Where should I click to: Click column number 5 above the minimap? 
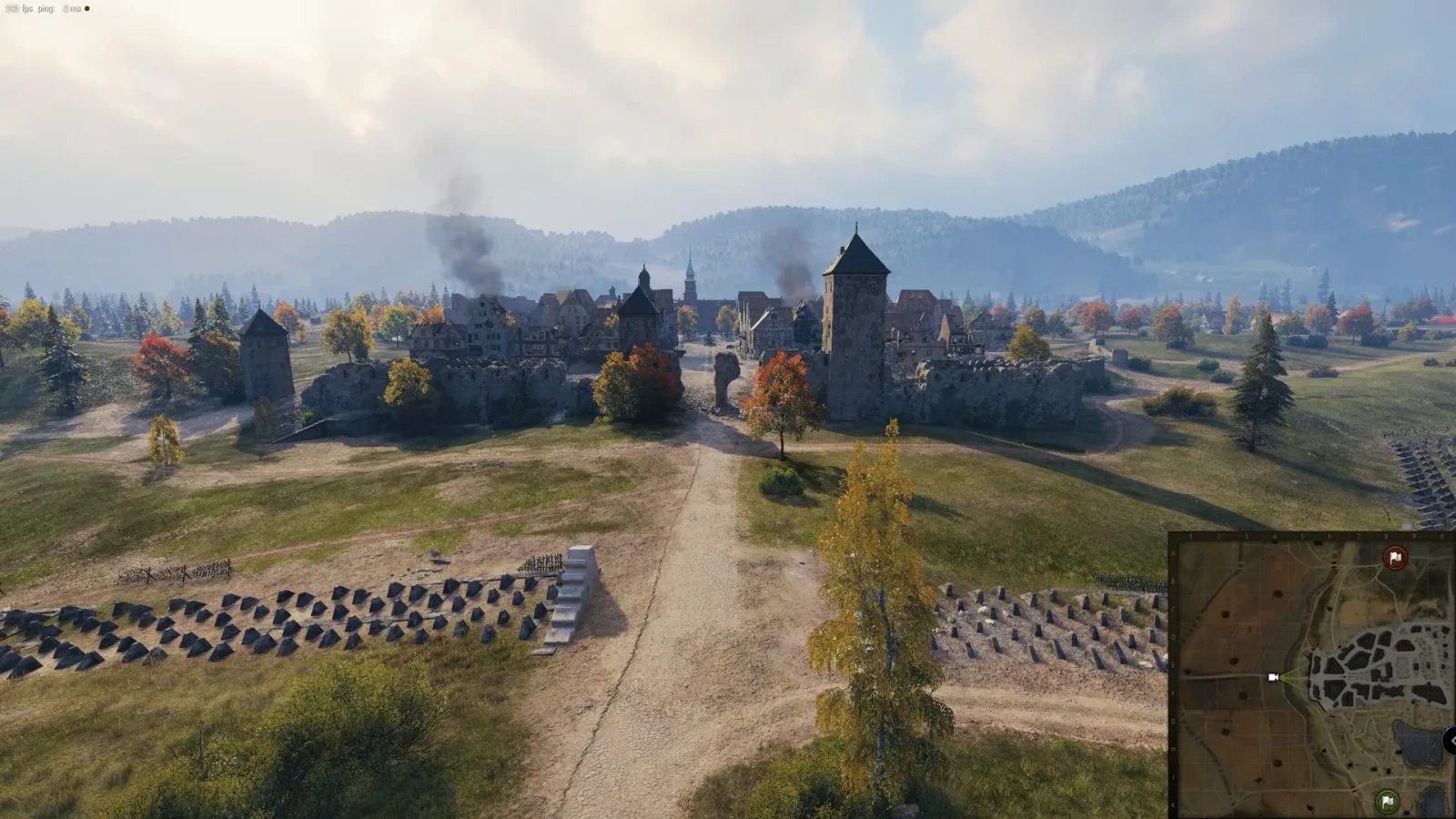pyautogui.click(x=1302, y=534)
